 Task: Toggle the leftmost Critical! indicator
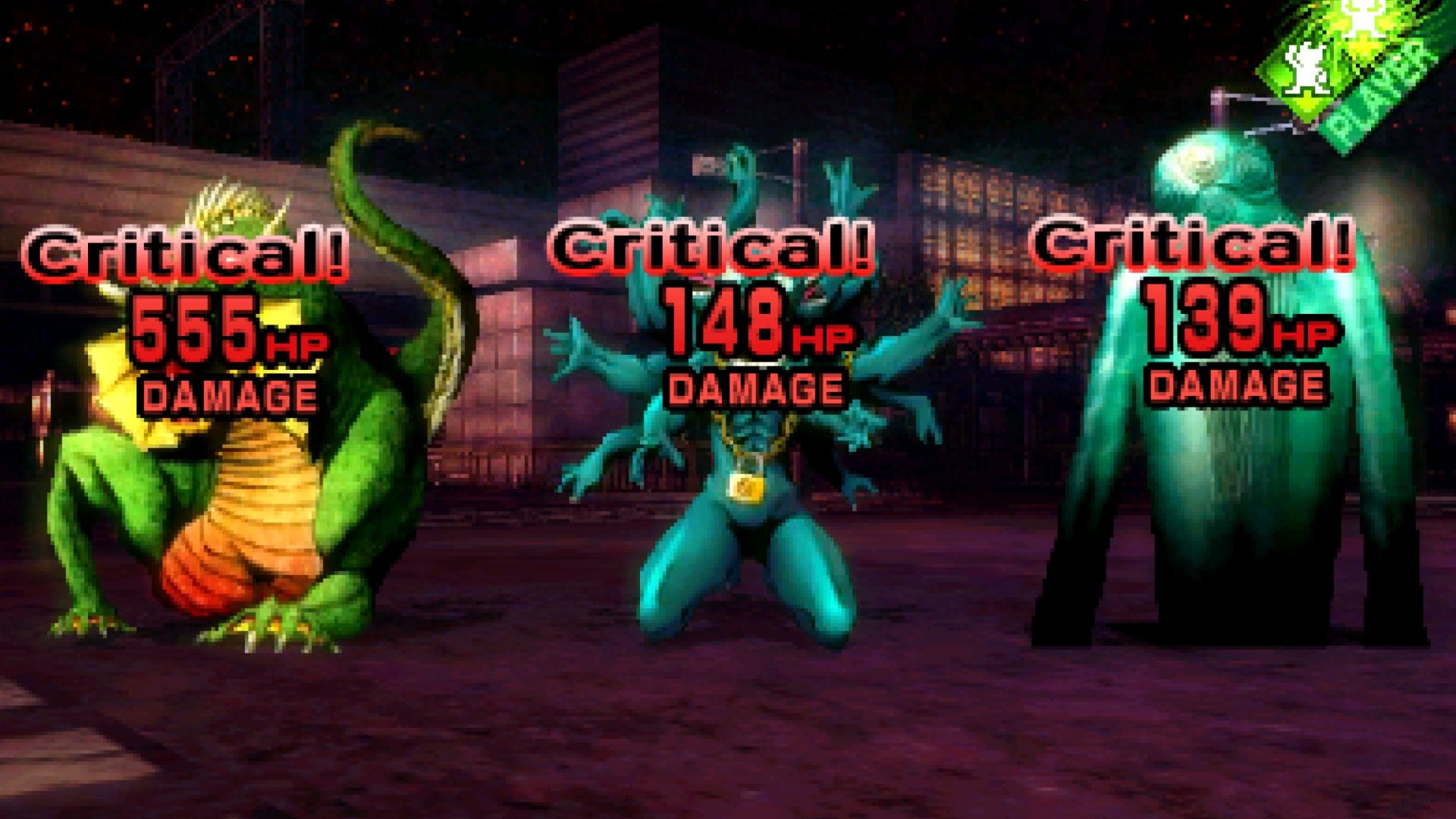(x=190, y=254)
